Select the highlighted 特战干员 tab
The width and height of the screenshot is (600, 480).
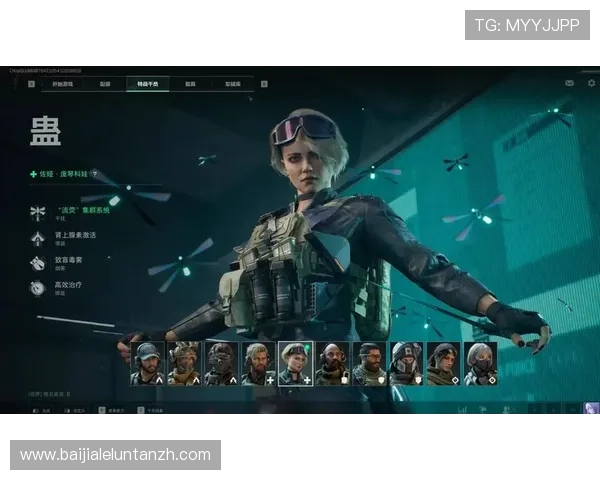click(x=147, y=84)
